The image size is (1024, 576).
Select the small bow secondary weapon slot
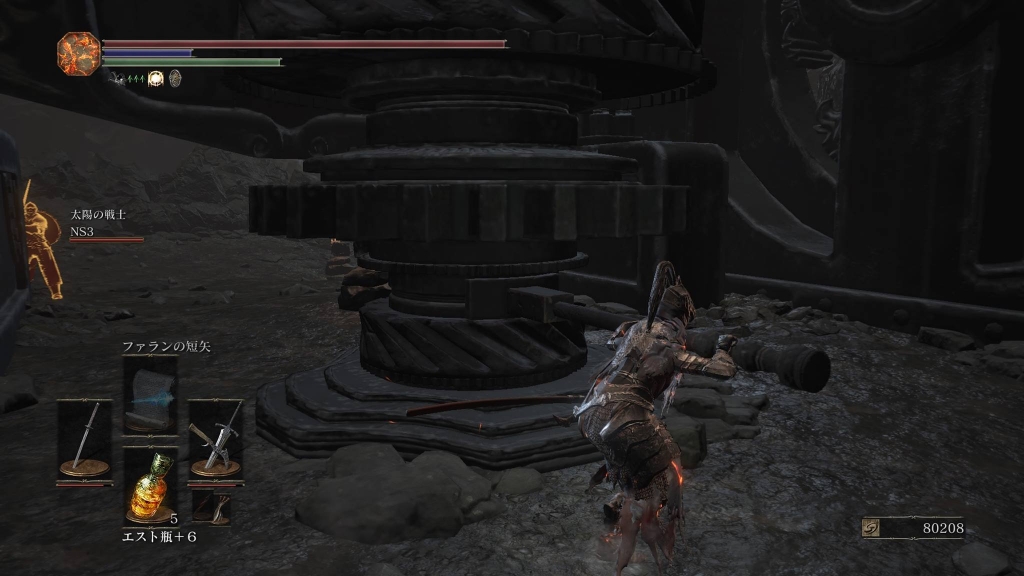(211, 506)
